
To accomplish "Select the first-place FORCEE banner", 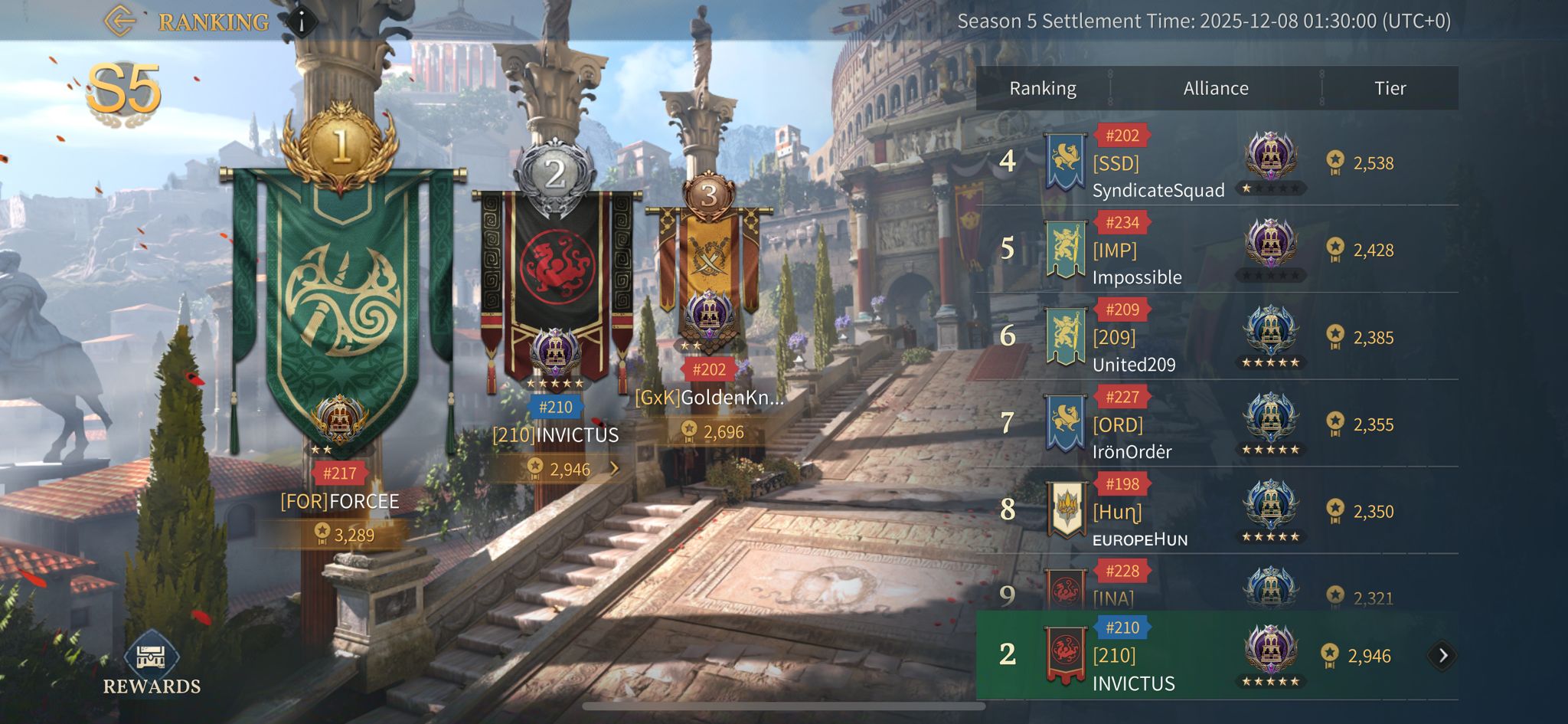I will (x=341, y=306).
